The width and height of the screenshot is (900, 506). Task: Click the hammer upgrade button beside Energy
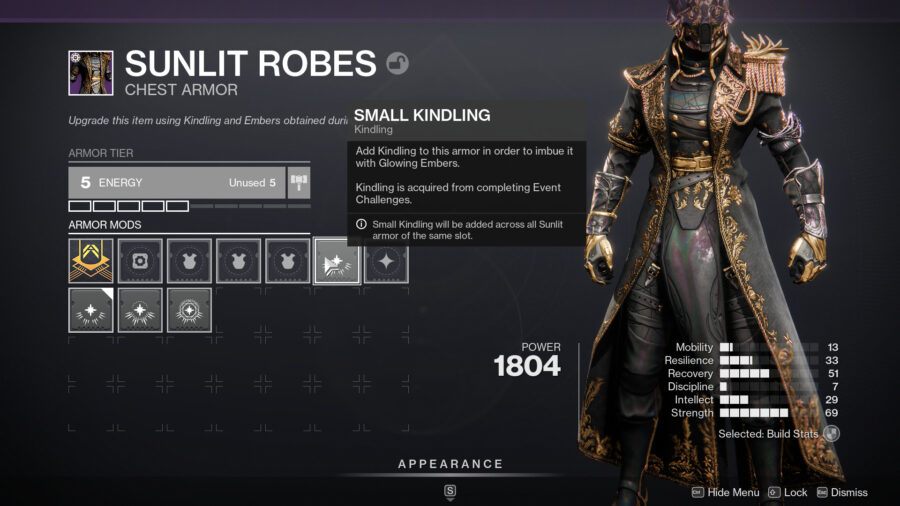pyautogui.click(x=299, y=182)
